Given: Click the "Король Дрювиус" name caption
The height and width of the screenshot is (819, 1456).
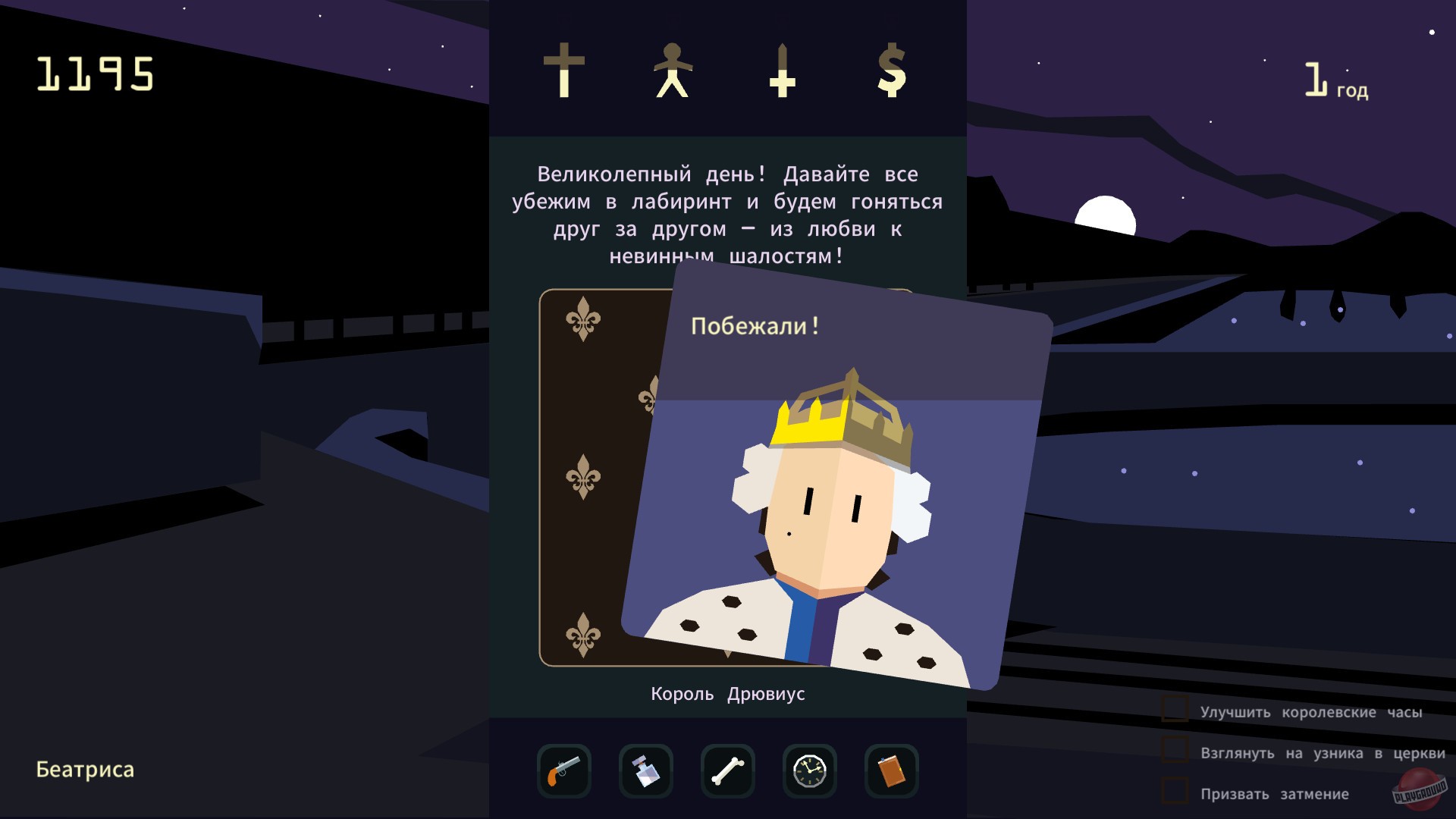Looking at the screenshot, I should 727,693.
